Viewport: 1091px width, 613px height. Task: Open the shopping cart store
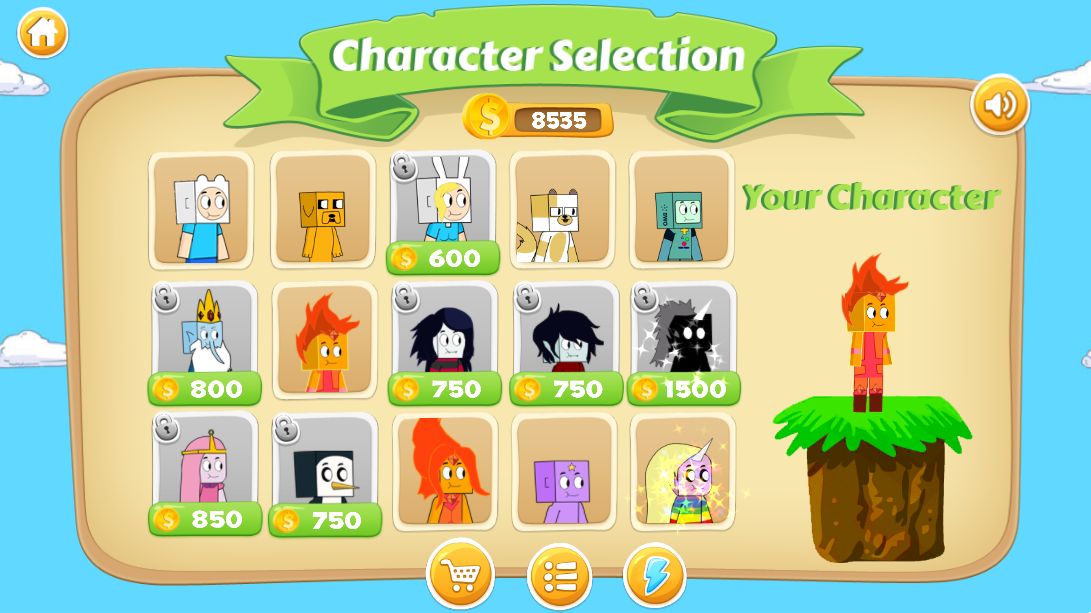pos(460,575)
